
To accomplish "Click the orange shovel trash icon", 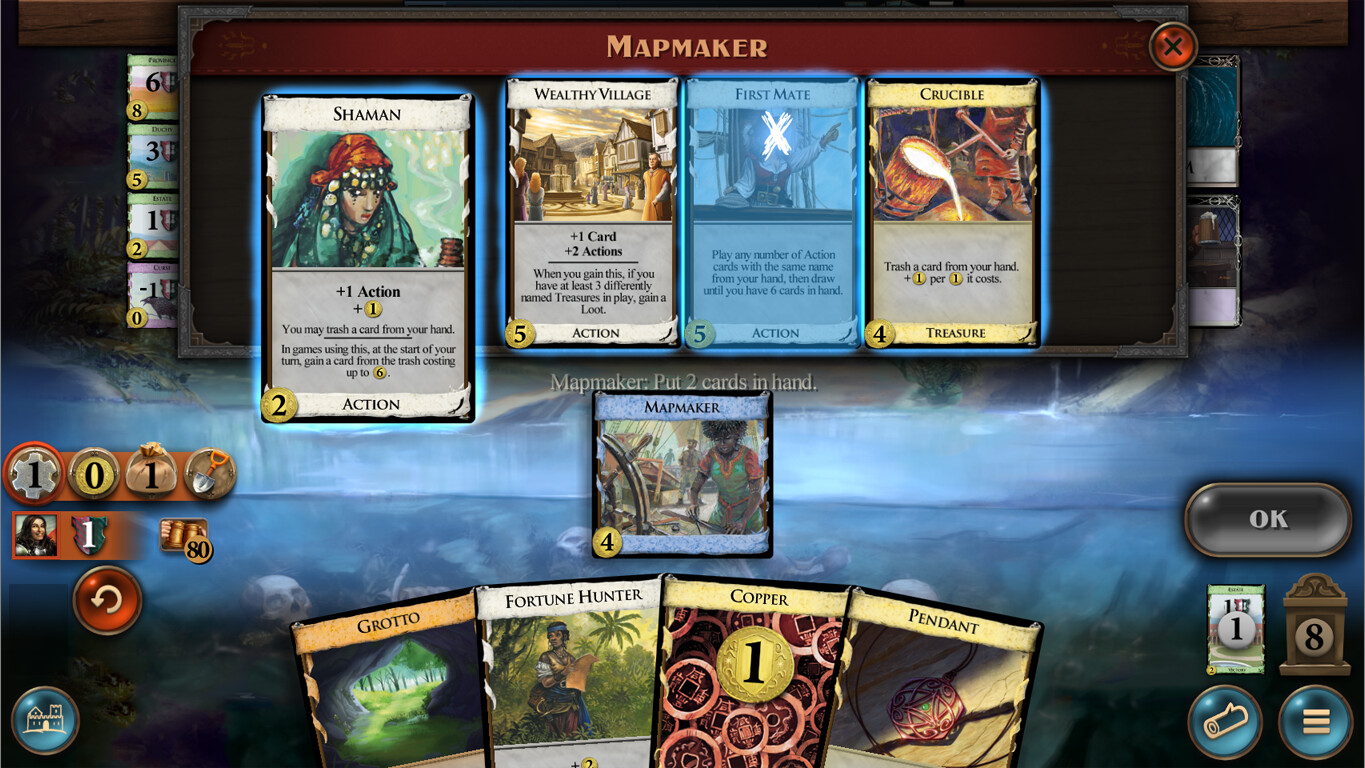I will (210, 475).
